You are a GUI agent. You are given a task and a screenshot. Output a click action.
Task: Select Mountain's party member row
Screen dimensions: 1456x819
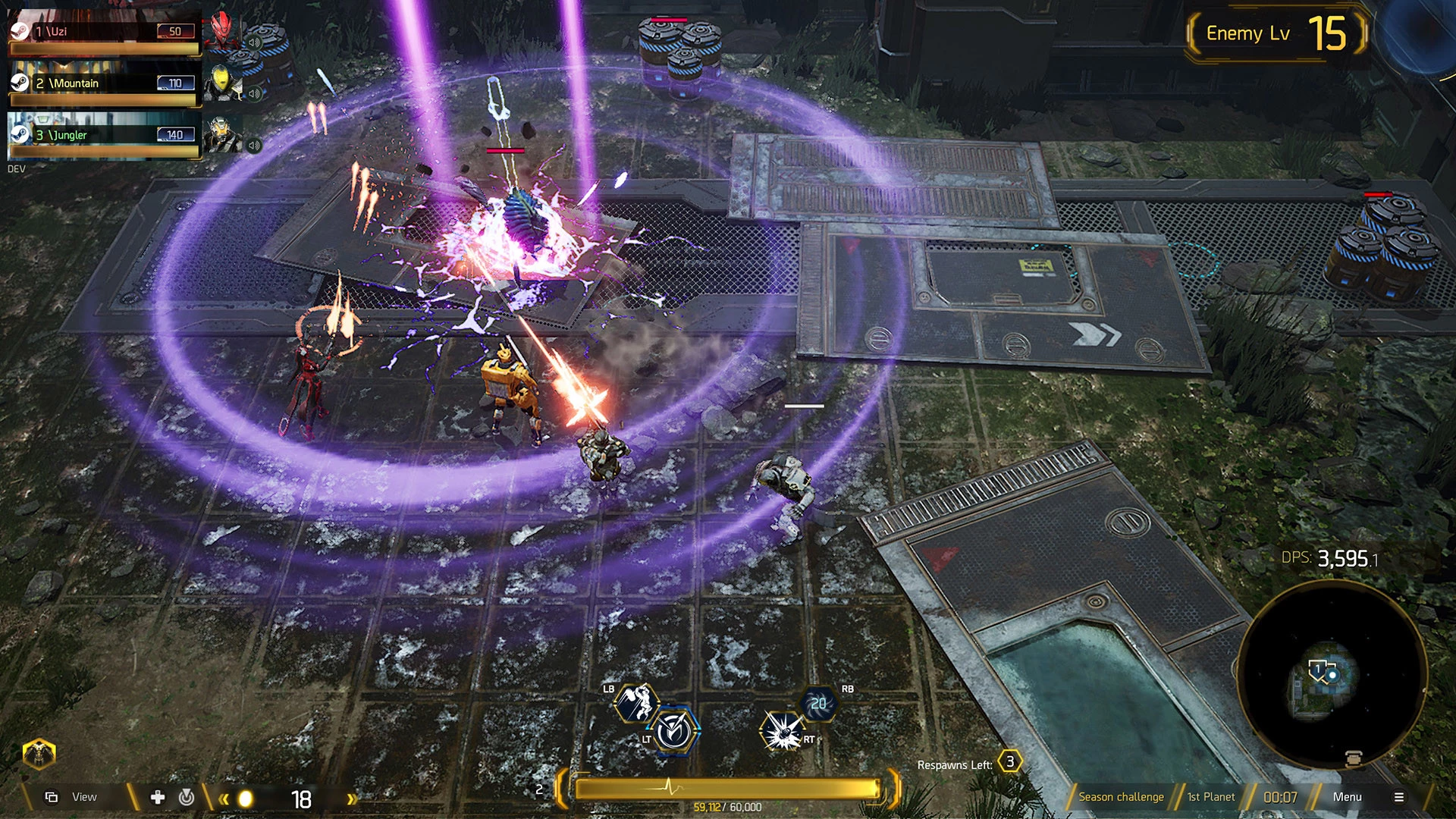(103, 83)
